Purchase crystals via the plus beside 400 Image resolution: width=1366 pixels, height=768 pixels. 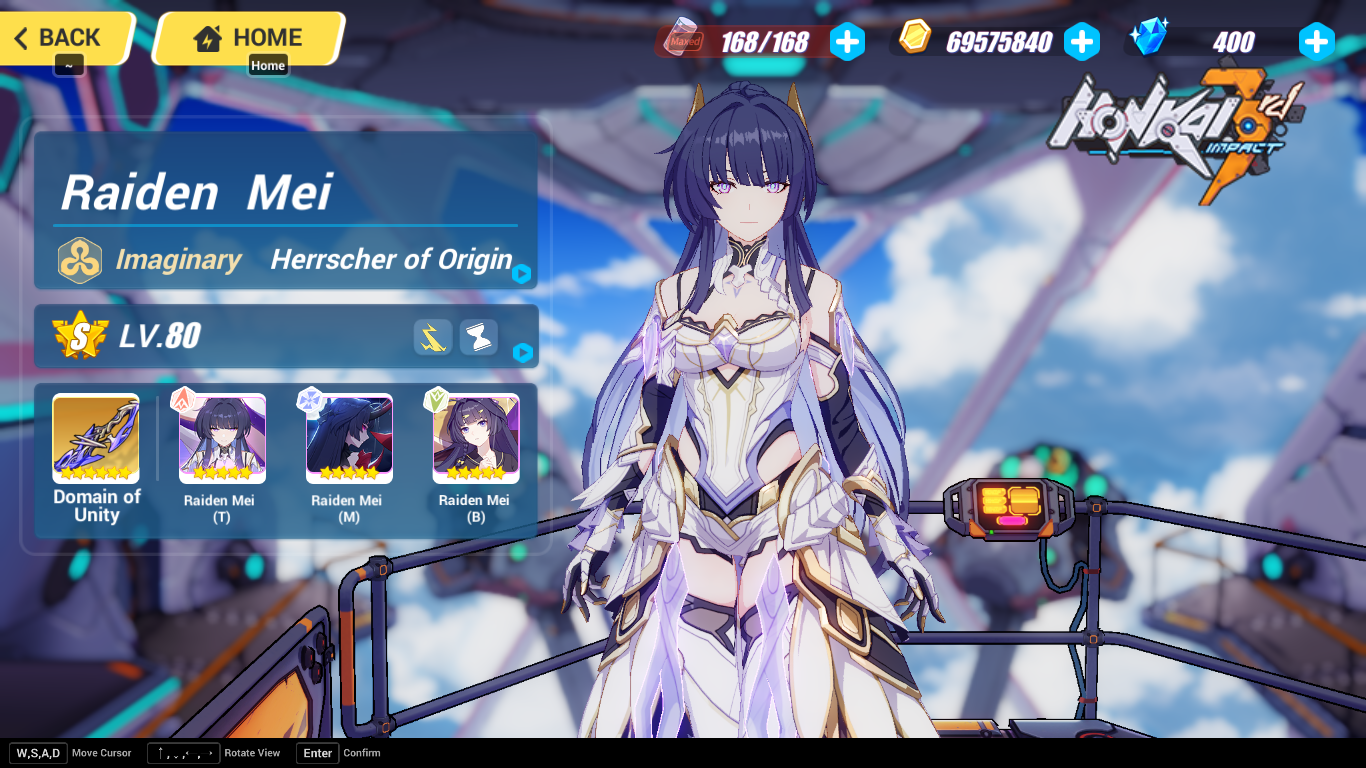pyautogui.click(x=1317, y=42)
